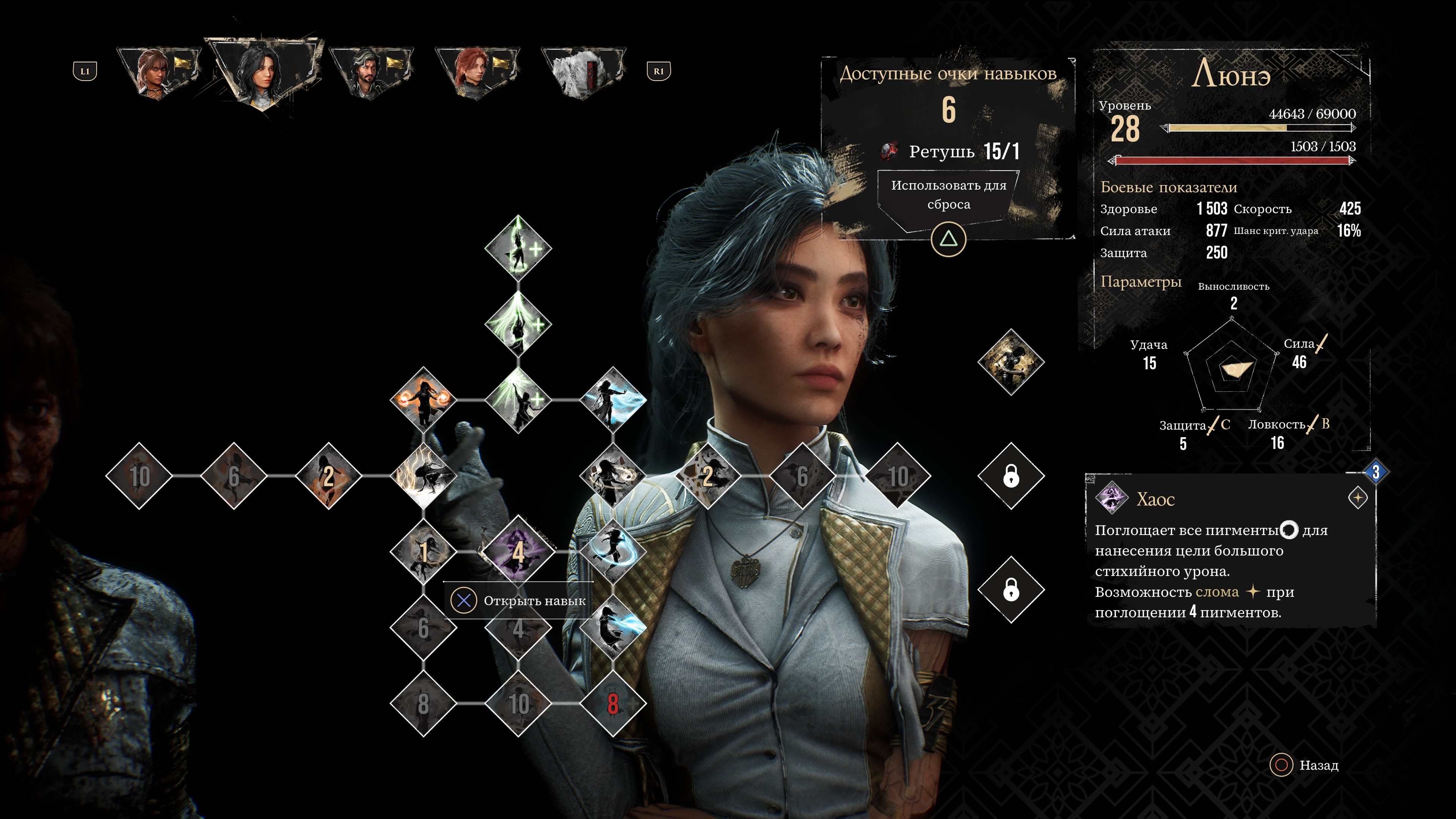The height and width of the screenshot is (819, 1456).
Task: Unlock the purple Хаос skill node
Action: point(518,551)
